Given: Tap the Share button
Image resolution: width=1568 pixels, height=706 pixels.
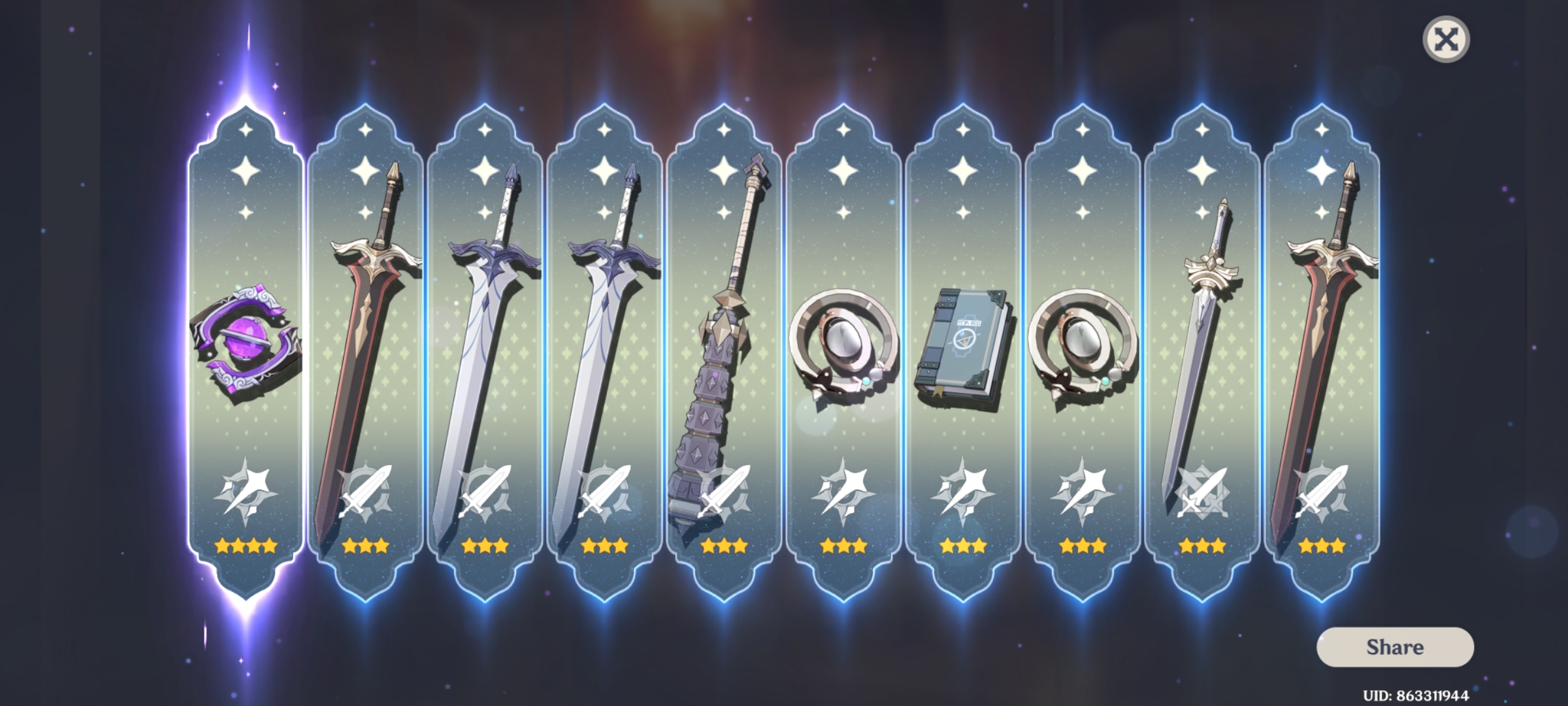Looking at the screenshot, I should pyautogui.click(x=1395, y=649).
